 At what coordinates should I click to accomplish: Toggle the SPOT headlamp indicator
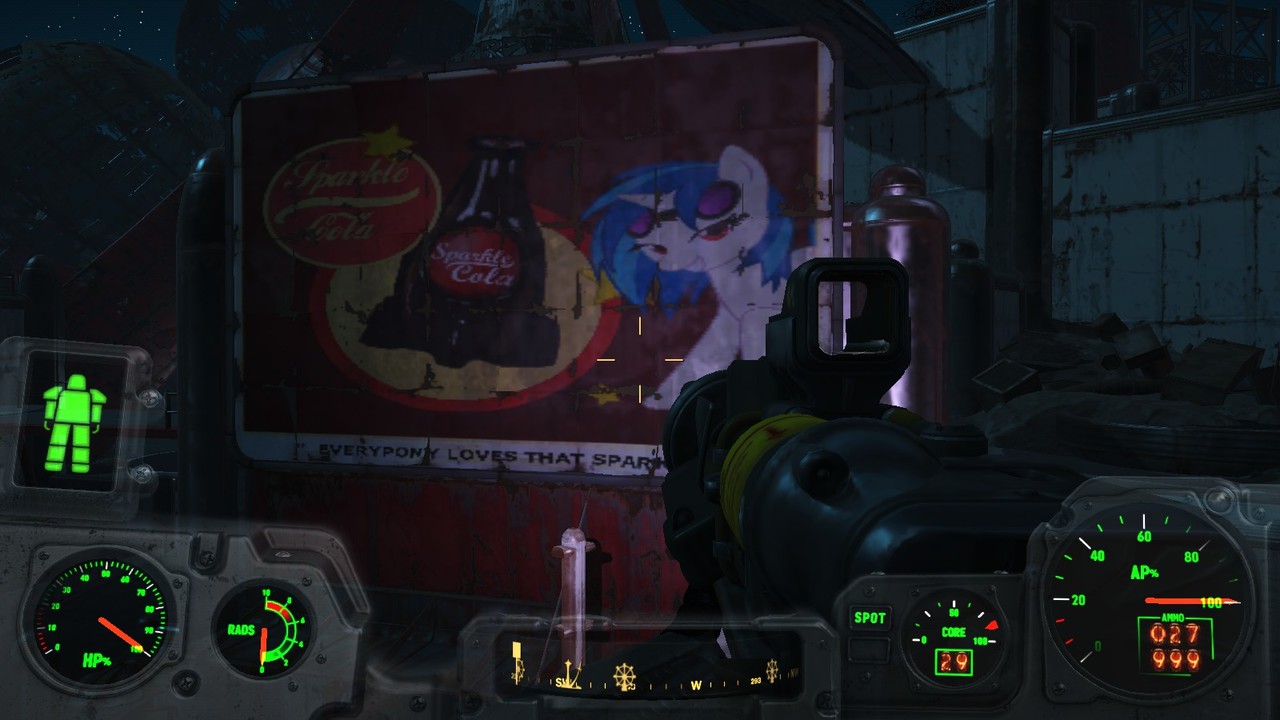(x=869, y=618)
